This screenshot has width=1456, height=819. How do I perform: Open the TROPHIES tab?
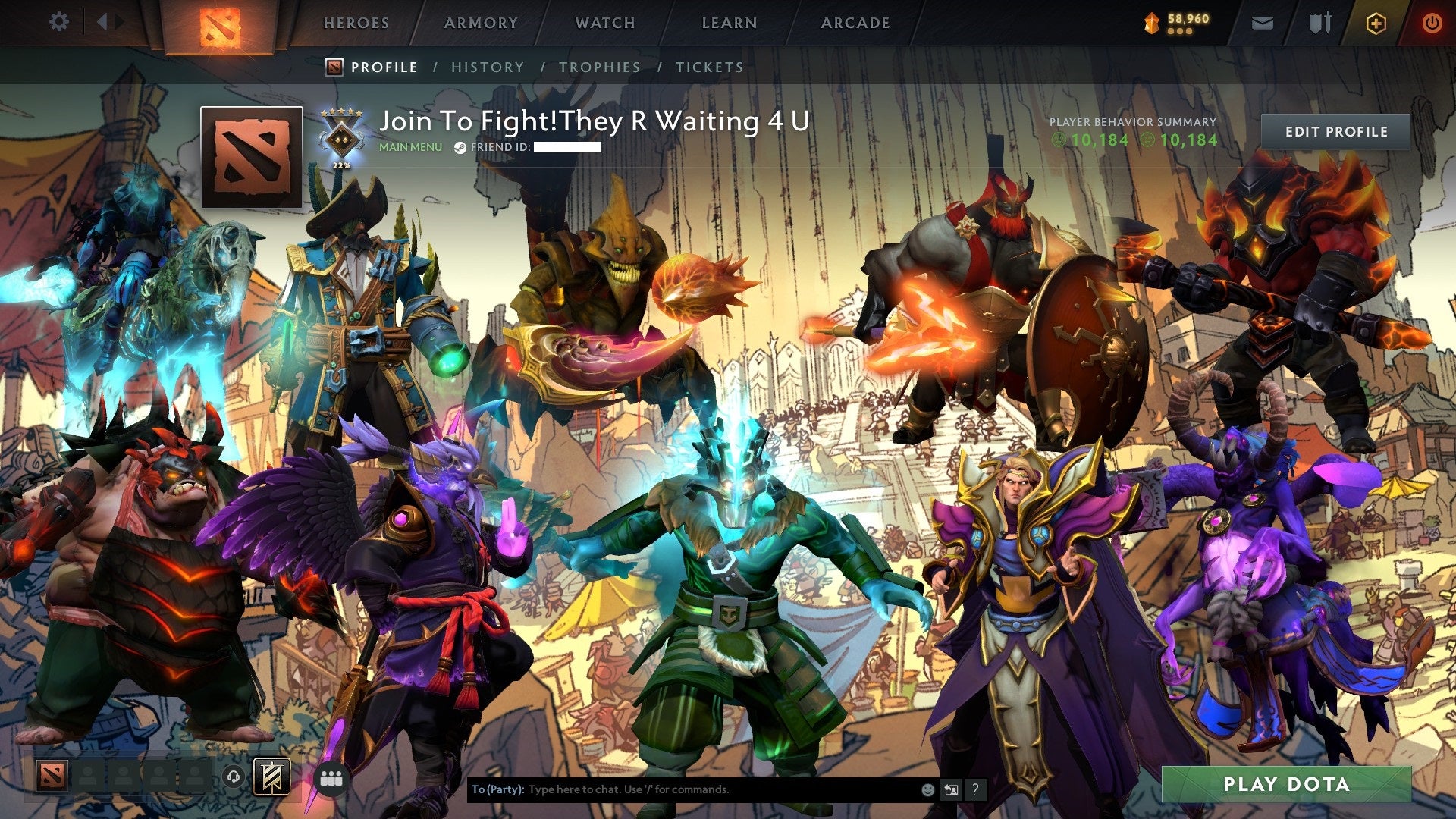point(599,67)
